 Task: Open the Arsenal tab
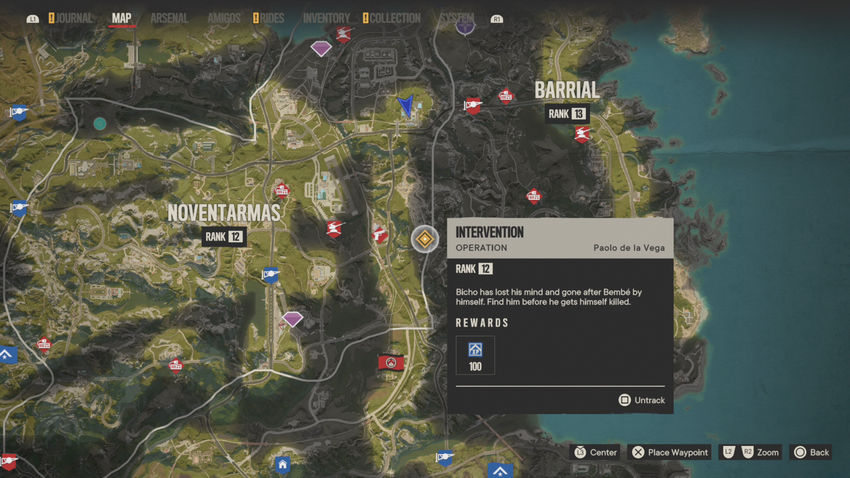click(169, 18)
